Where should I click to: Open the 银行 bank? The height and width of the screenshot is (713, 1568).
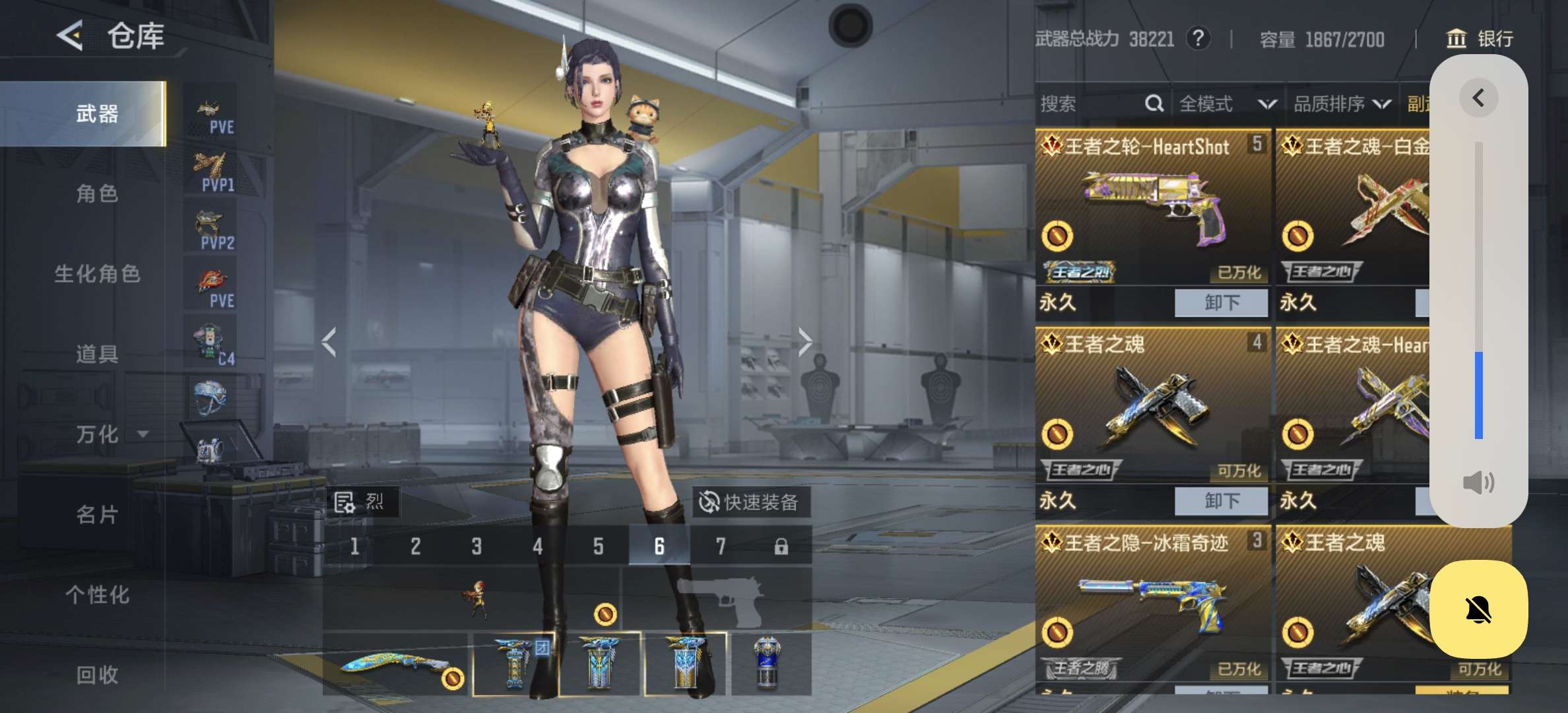click(x=1480, y=39)
